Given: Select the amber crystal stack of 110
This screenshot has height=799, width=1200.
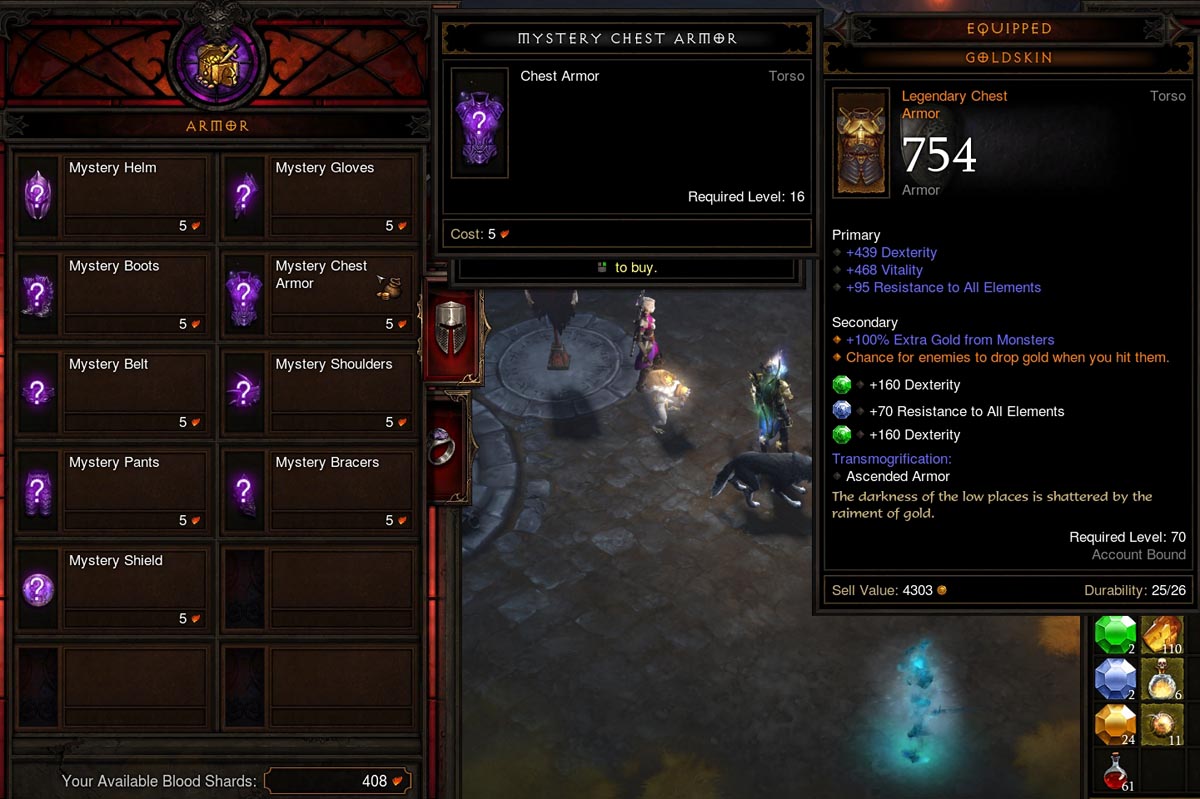Looking at the screenshot, I should (x=1162, y=635).
